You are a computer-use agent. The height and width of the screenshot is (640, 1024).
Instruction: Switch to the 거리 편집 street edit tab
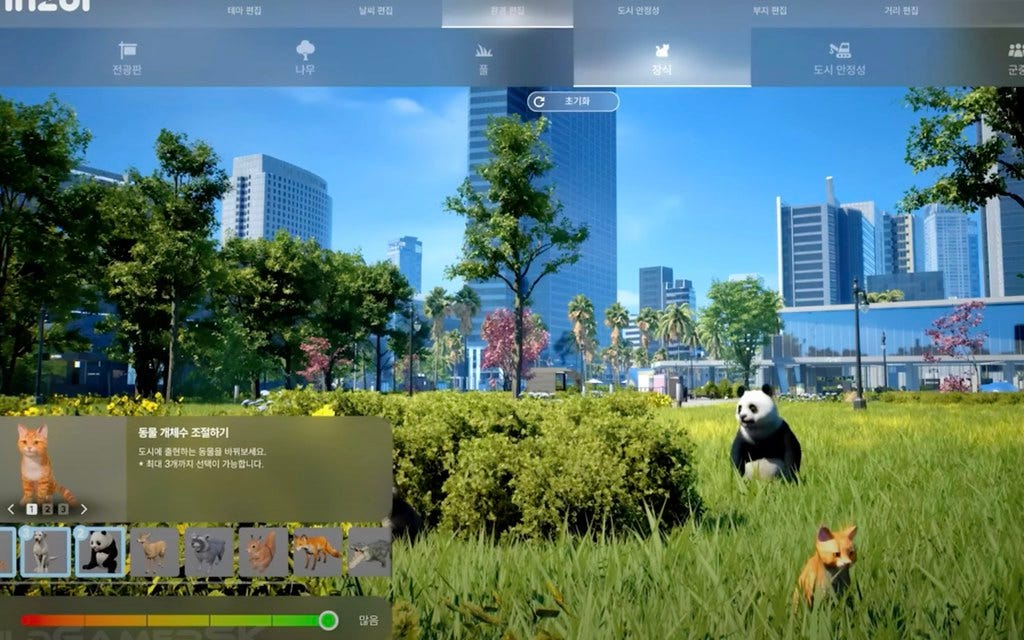pyautogui.click(x=900, y=11)
